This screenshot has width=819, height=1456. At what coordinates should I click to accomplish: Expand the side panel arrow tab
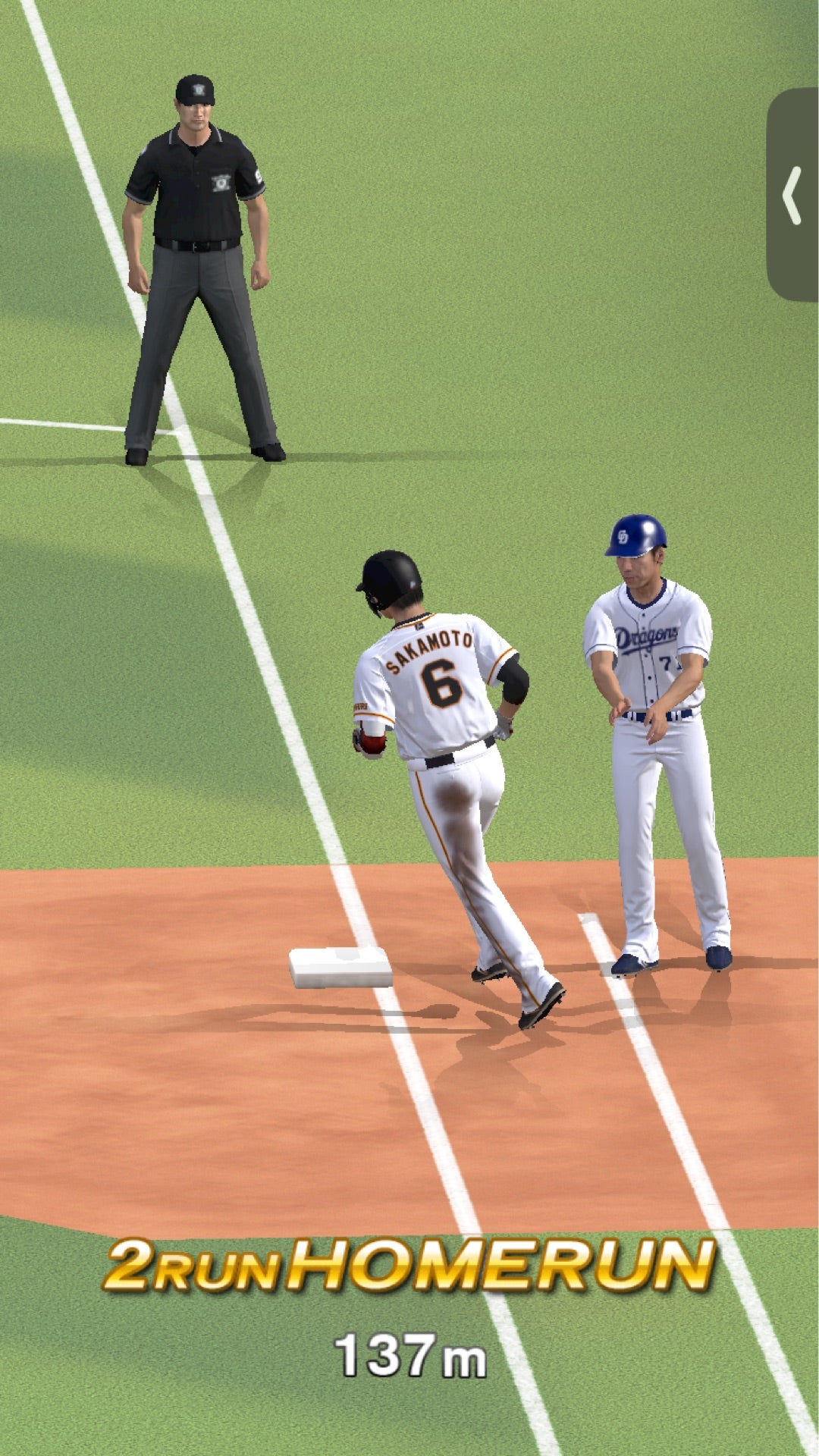coord(792,196)
